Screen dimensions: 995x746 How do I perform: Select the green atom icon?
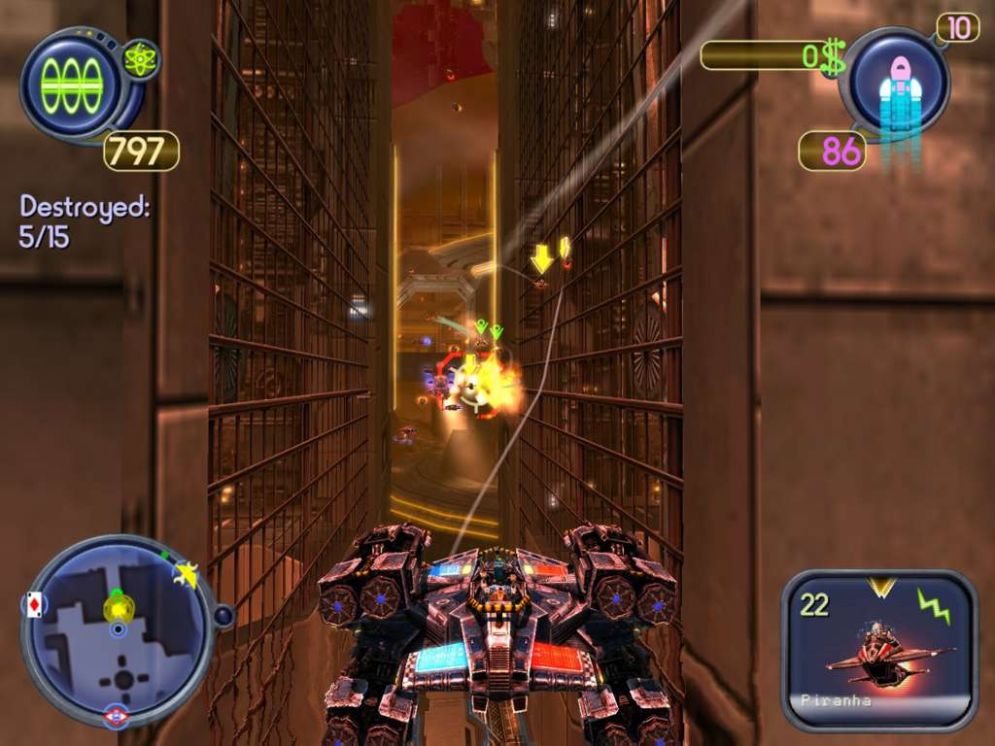(140, 59)
